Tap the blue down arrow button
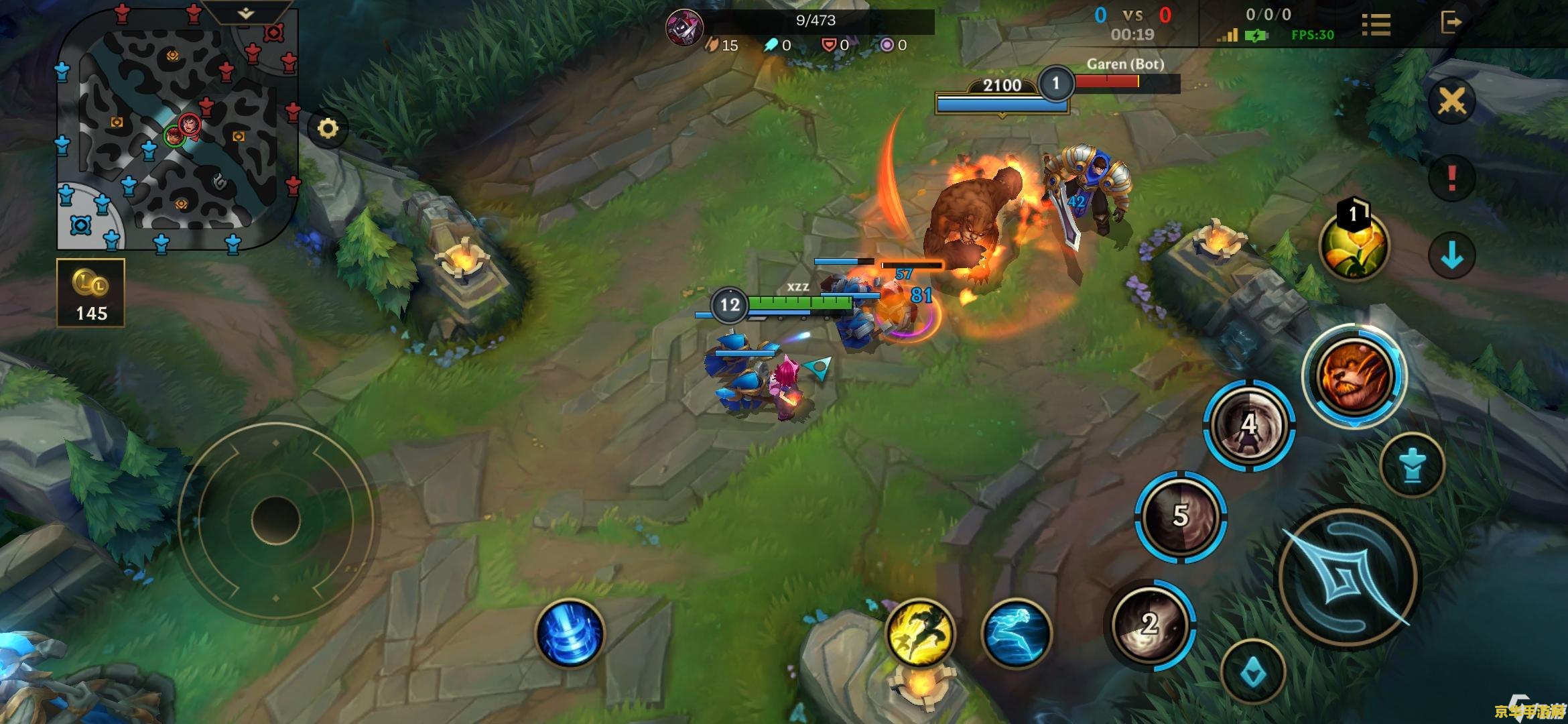The height and width of the screenshot is (724, 1568). point(1451,255)
